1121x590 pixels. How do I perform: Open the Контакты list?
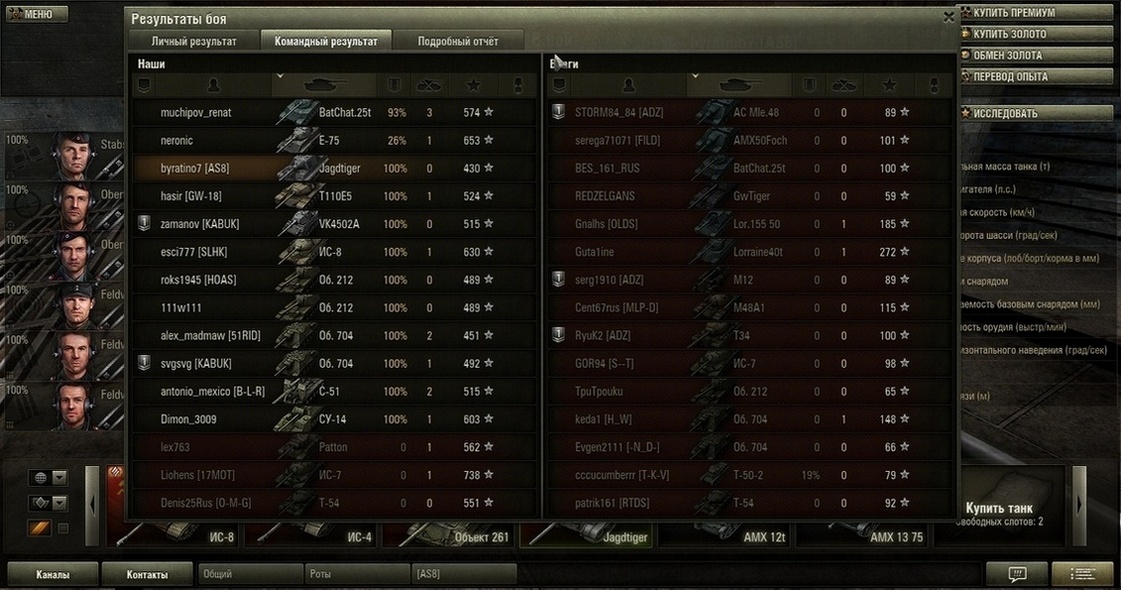pyautogui.click(x=146, y=574)
